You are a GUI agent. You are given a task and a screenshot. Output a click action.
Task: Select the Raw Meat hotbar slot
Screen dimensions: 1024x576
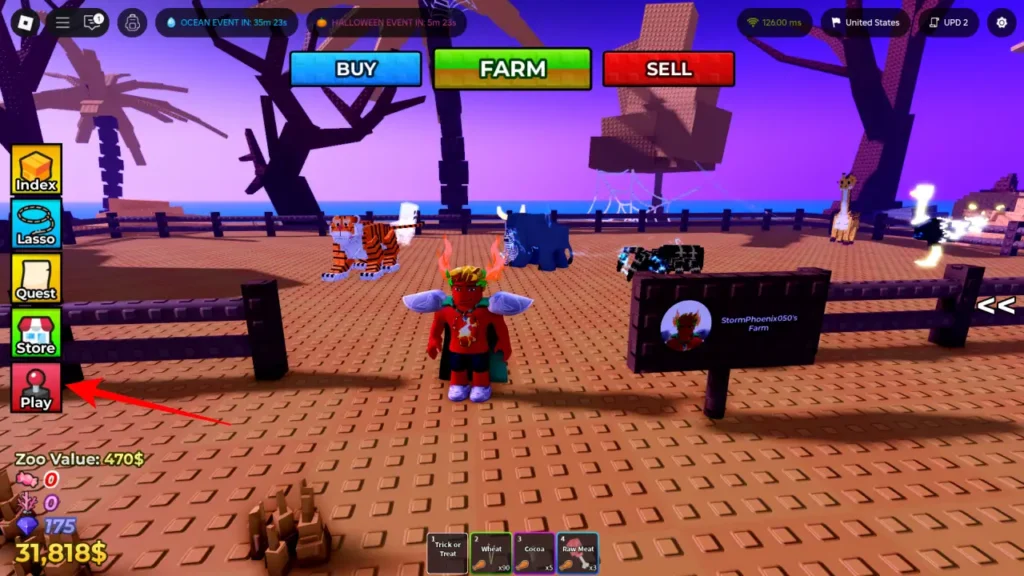pos(578,552)
